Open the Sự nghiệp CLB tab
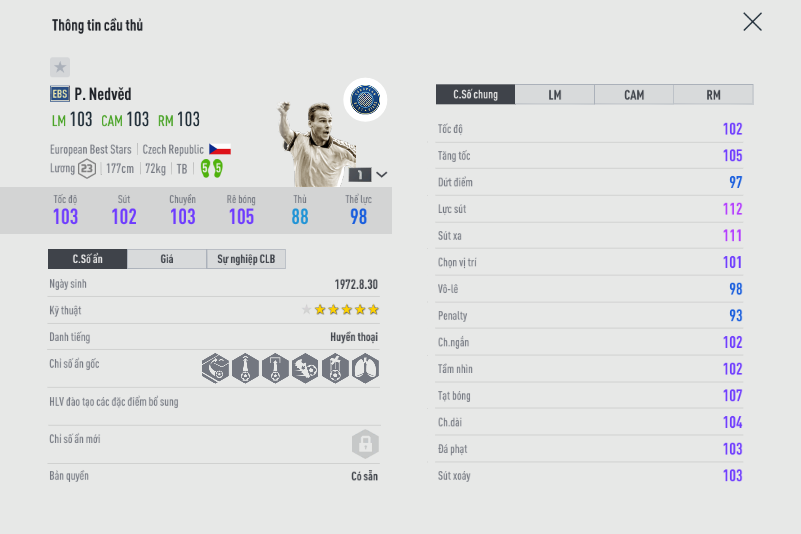This screenshot has height=534, width=801. point(246,259)
